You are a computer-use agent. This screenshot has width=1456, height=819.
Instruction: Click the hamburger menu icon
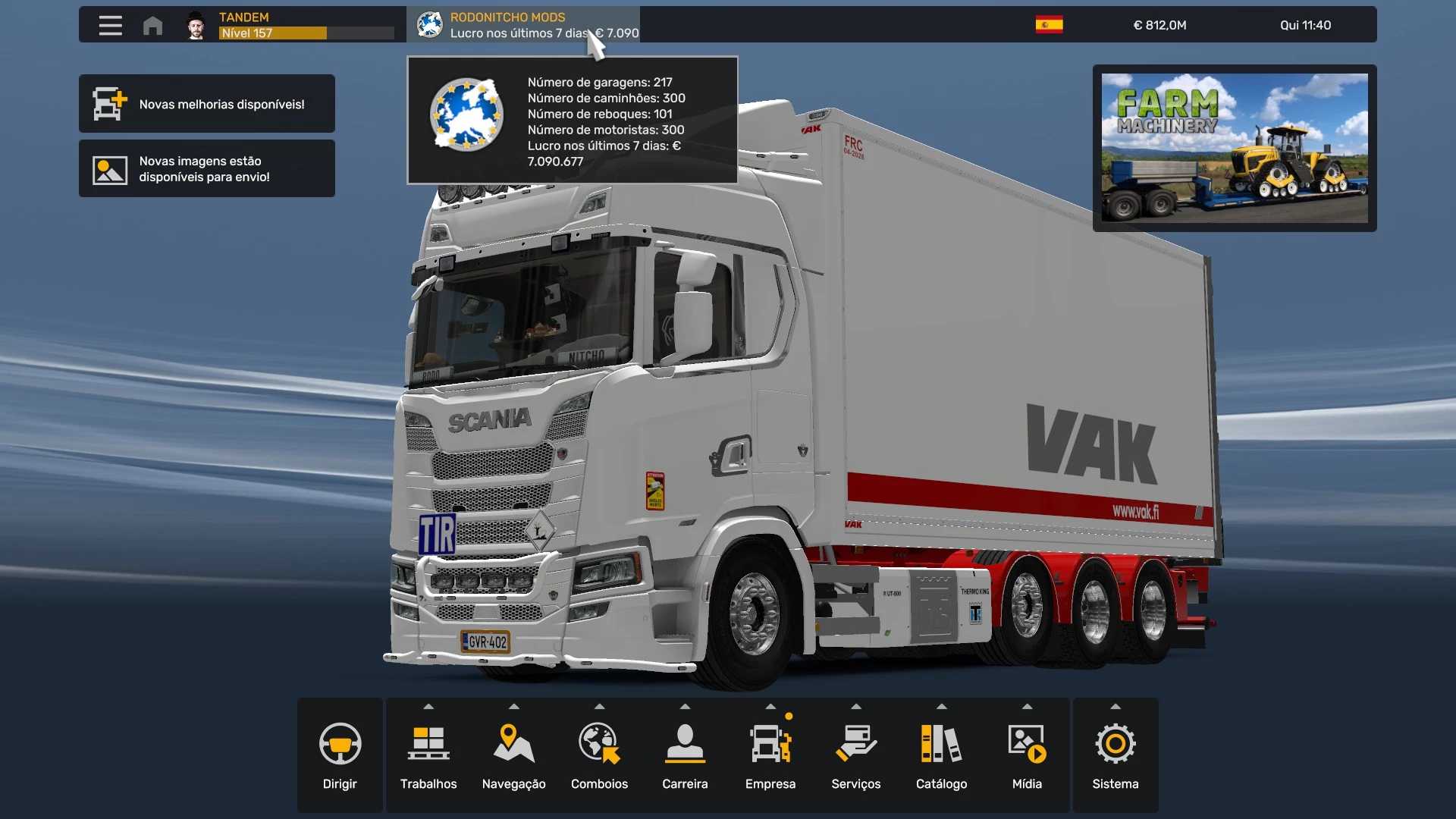(x=111, y=25)
